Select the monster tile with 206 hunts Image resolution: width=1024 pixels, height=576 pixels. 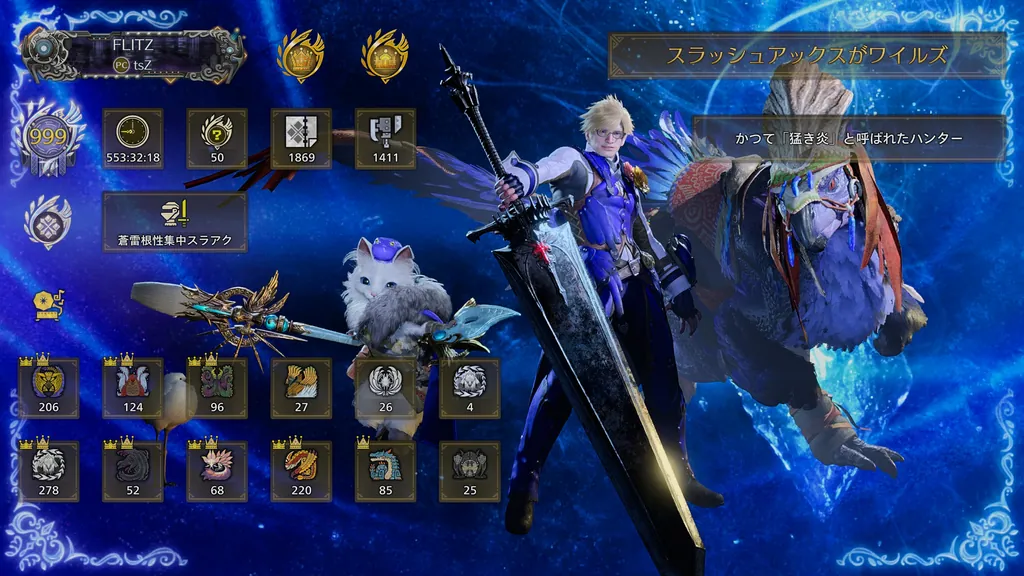click(48, 388)
